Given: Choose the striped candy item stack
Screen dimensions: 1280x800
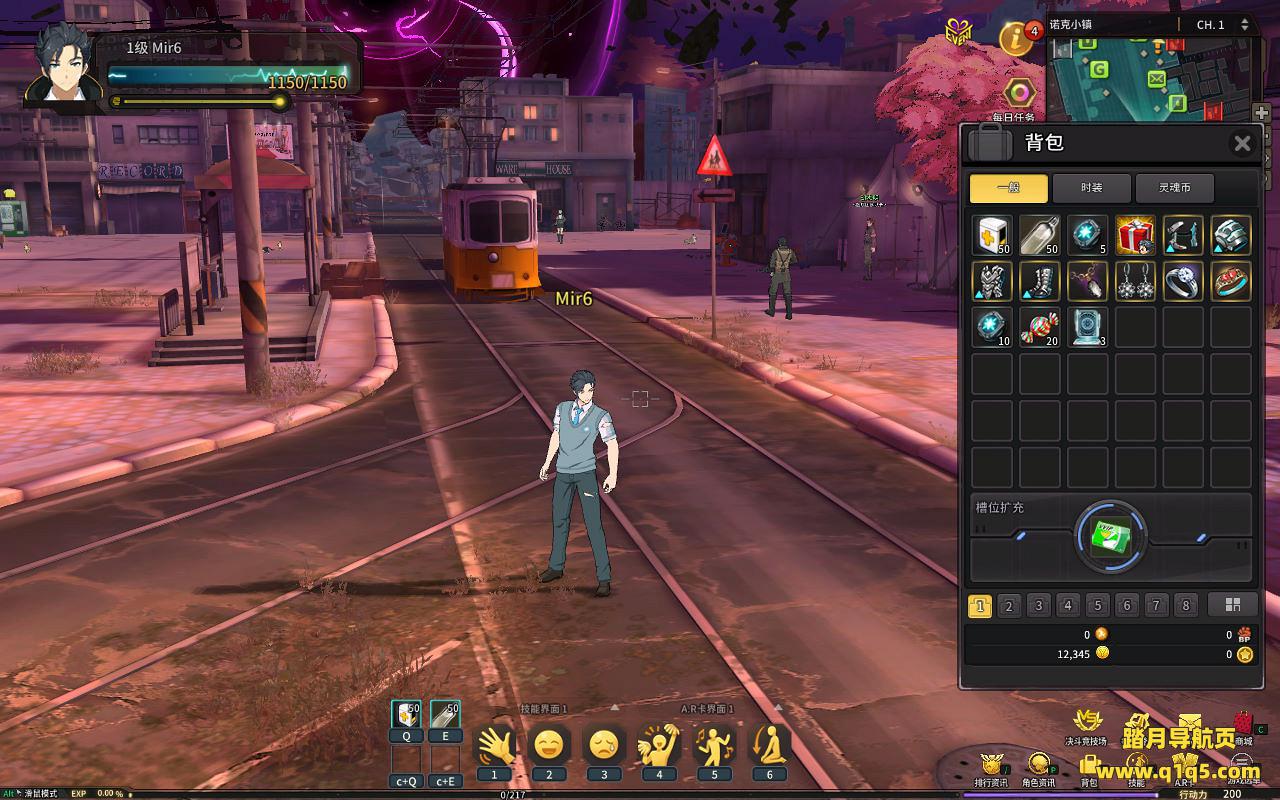Looking at the screenshot, I should (1039, 328).
